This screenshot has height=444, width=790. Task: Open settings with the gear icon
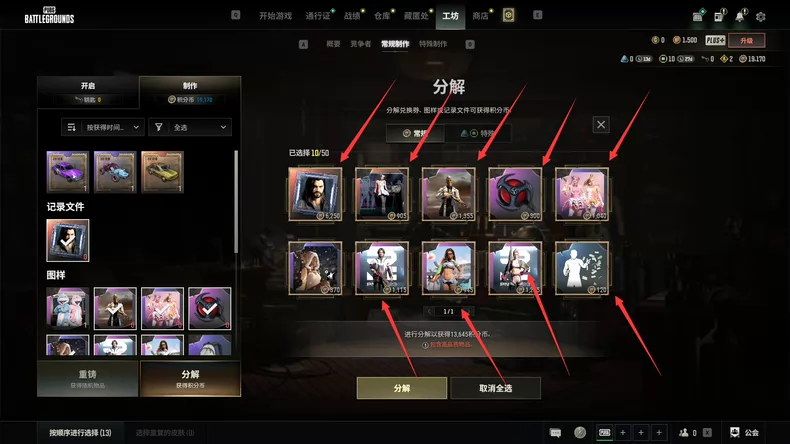tap(760, 16)
